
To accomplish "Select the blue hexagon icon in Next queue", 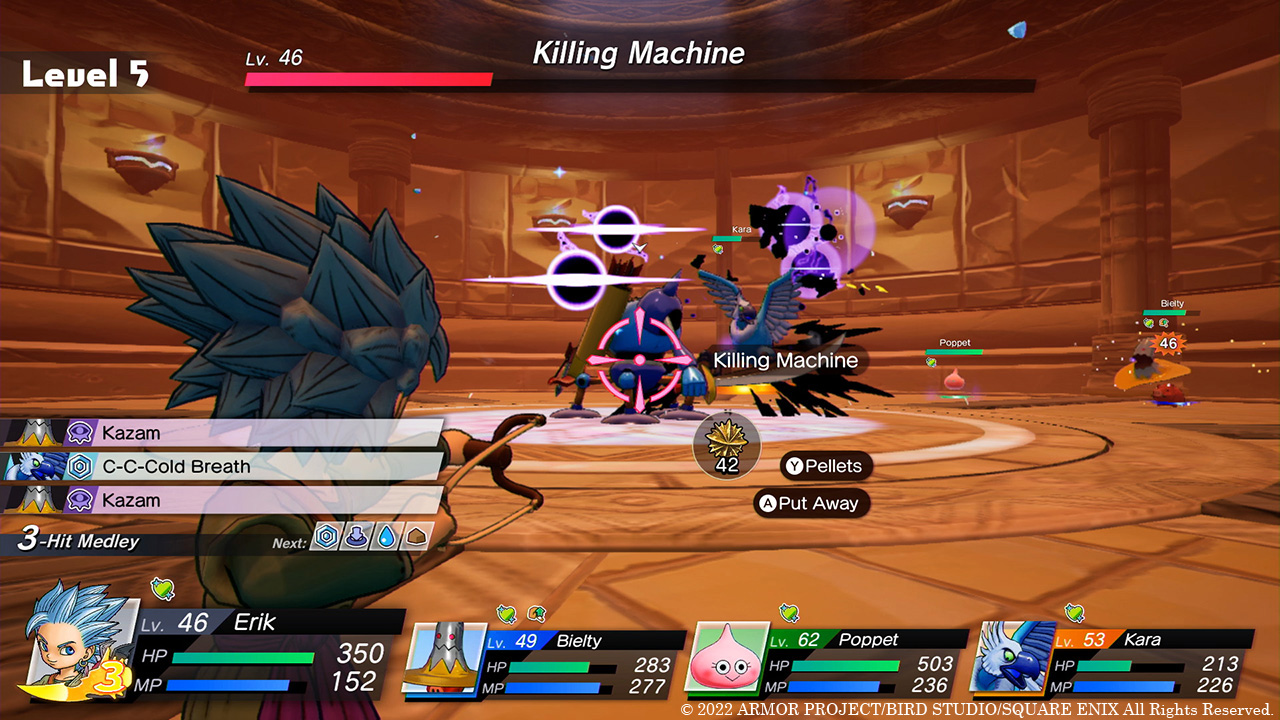I will 326,537.
